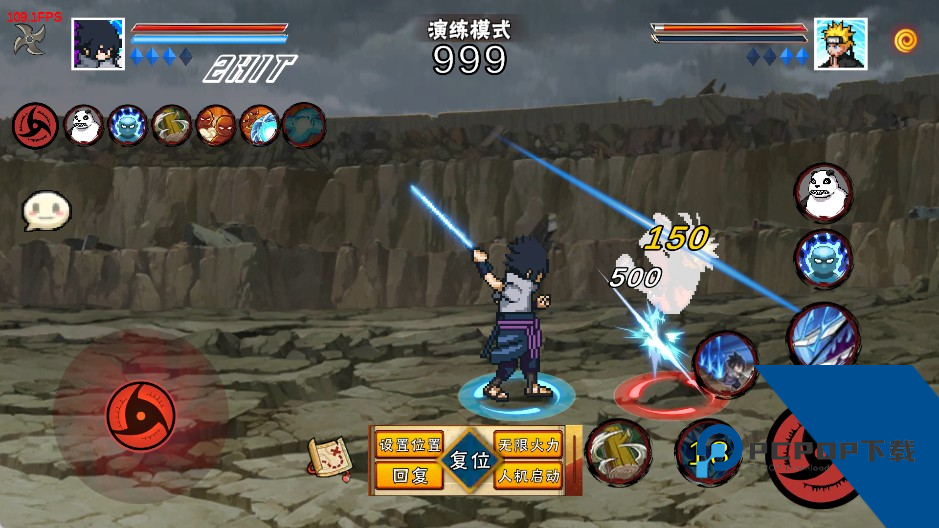This screenshot has width=939, height=528.
Task: Tap Sasuke's player portrait
Action: coord(98,44)
